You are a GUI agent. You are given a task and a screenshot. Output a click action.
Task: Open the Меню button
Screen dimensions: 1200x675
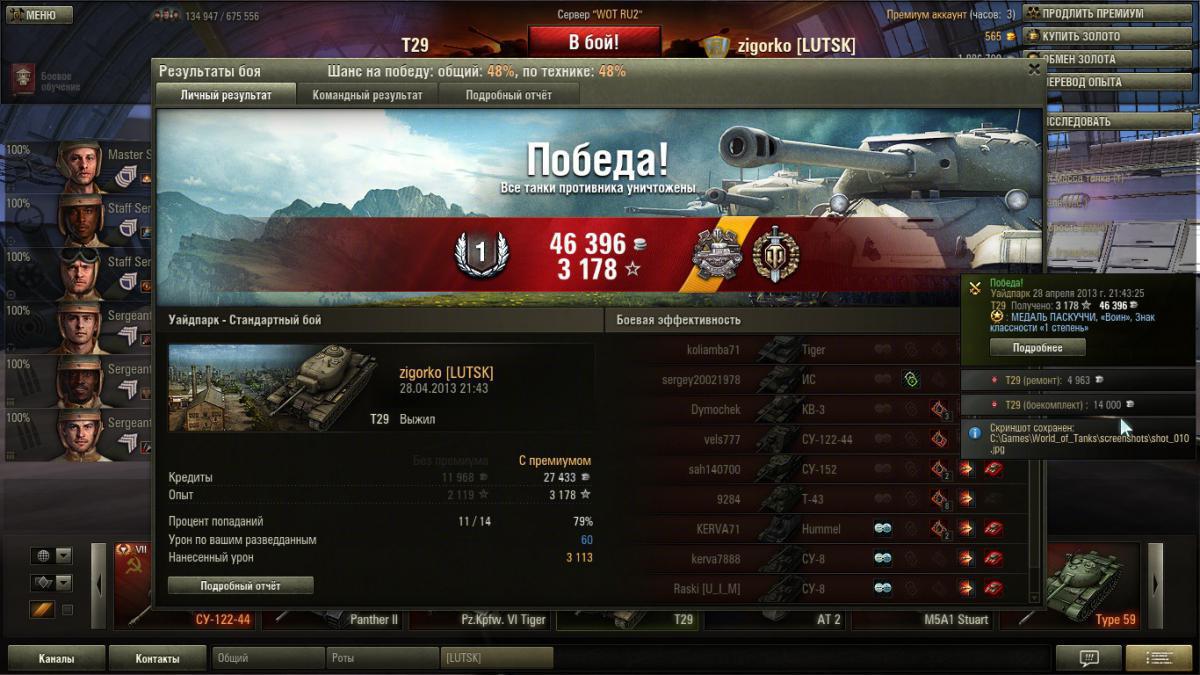coord(39,15)
